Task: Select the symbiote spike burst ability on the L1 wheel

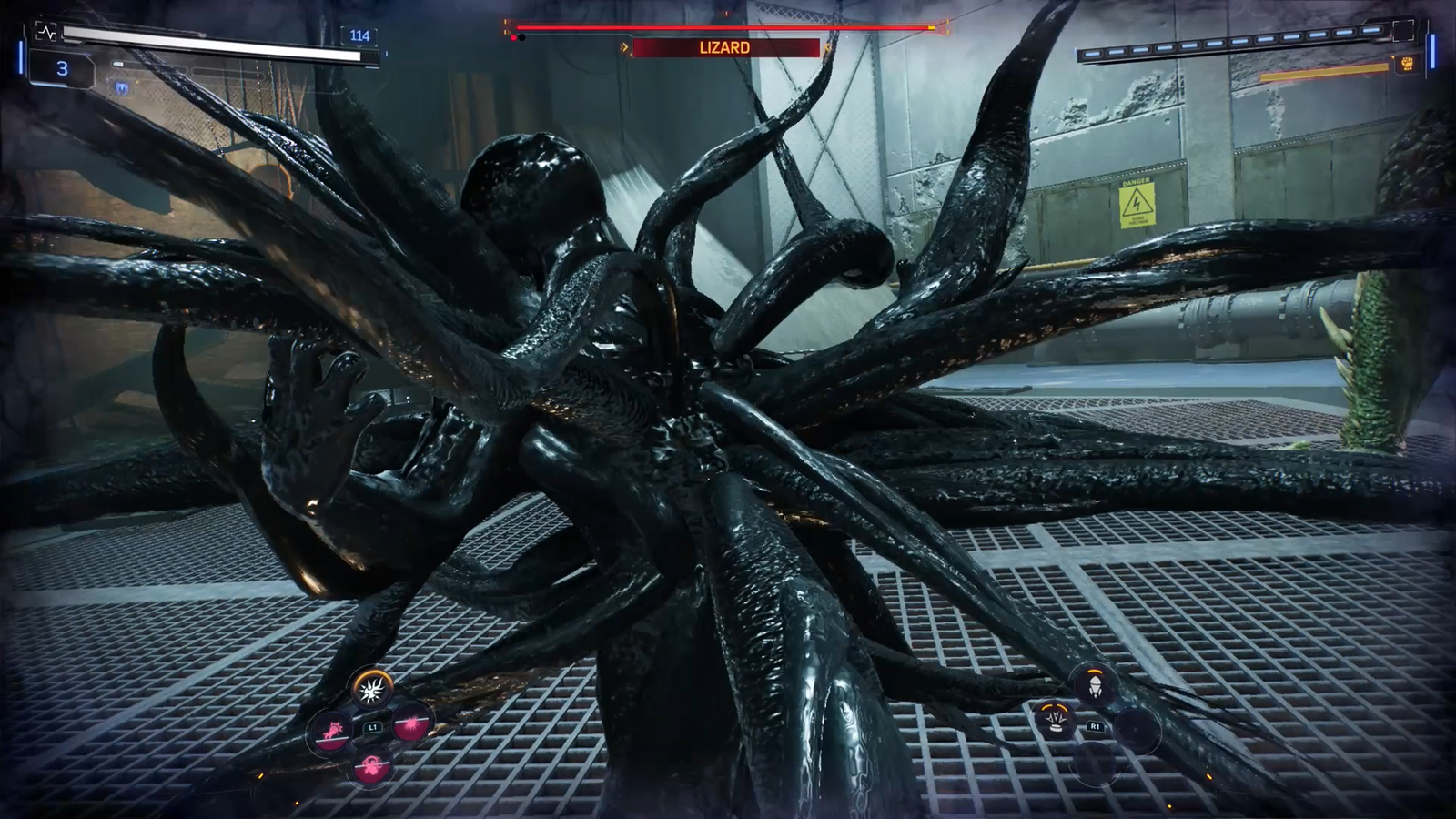Action: click(x=370, y=692)
